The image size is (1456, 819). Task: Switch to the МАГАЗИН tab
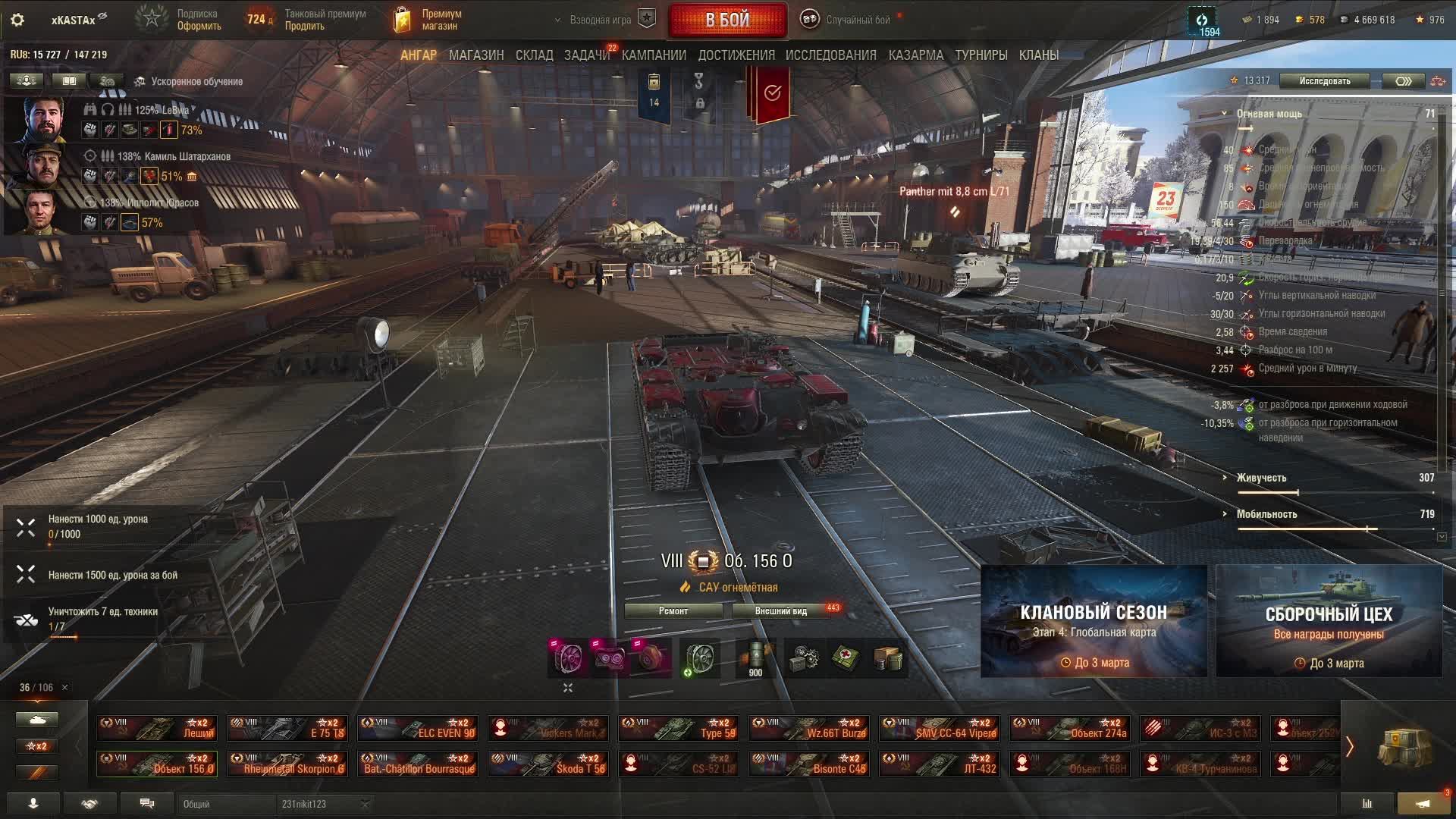click(476, 55)
